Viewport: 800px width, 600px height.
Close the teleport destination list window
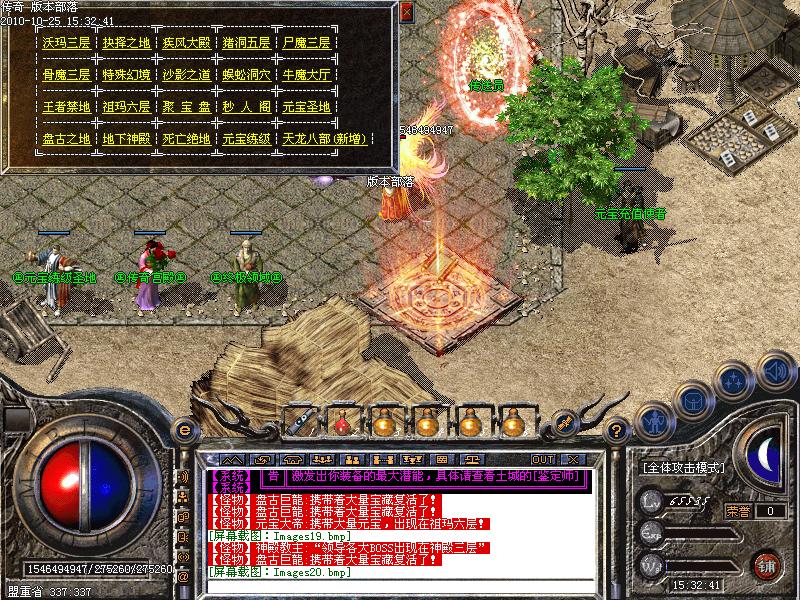pos(406,12)
